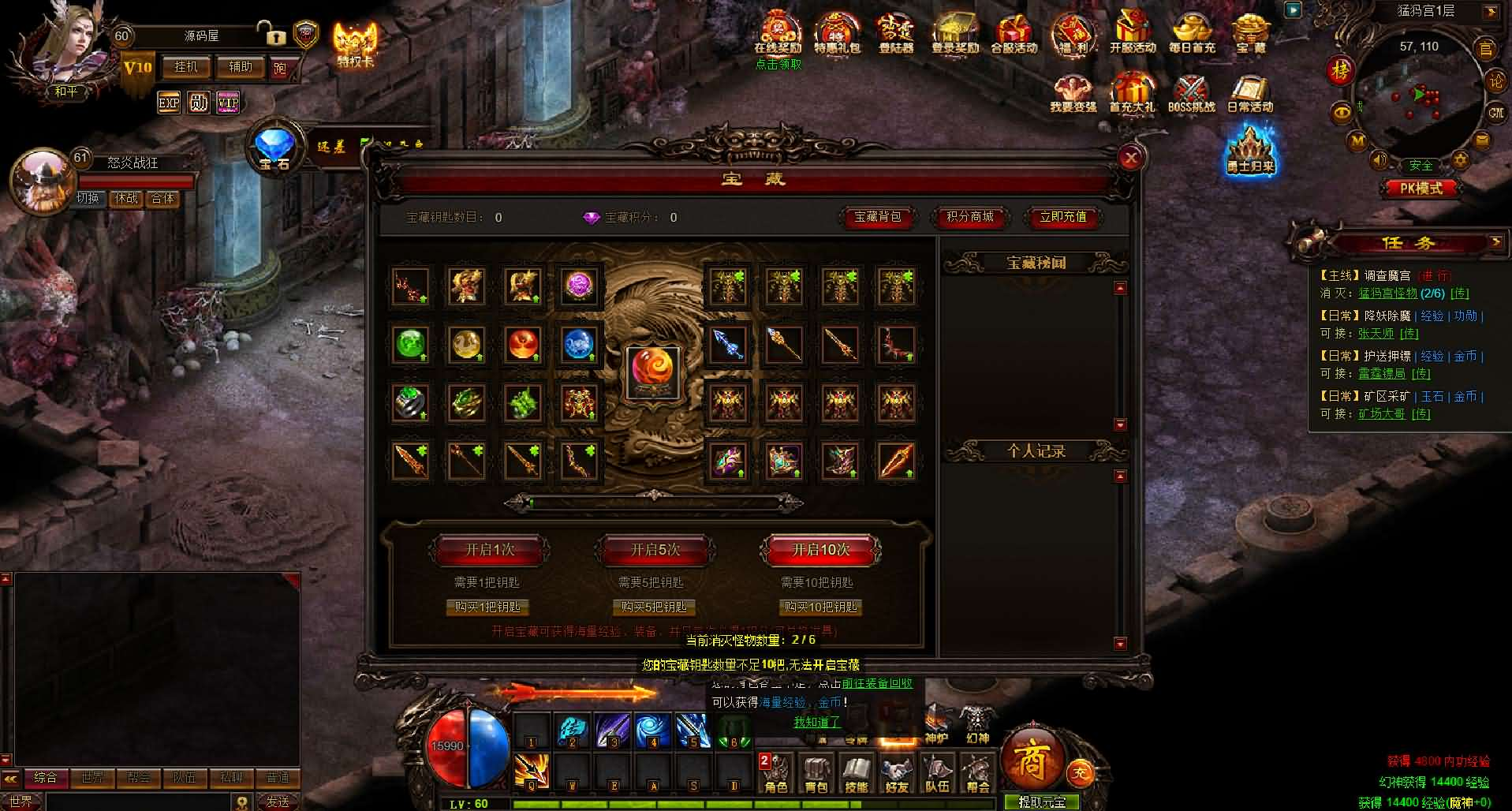Open the 宝藏背包 treasure bag

877,217
